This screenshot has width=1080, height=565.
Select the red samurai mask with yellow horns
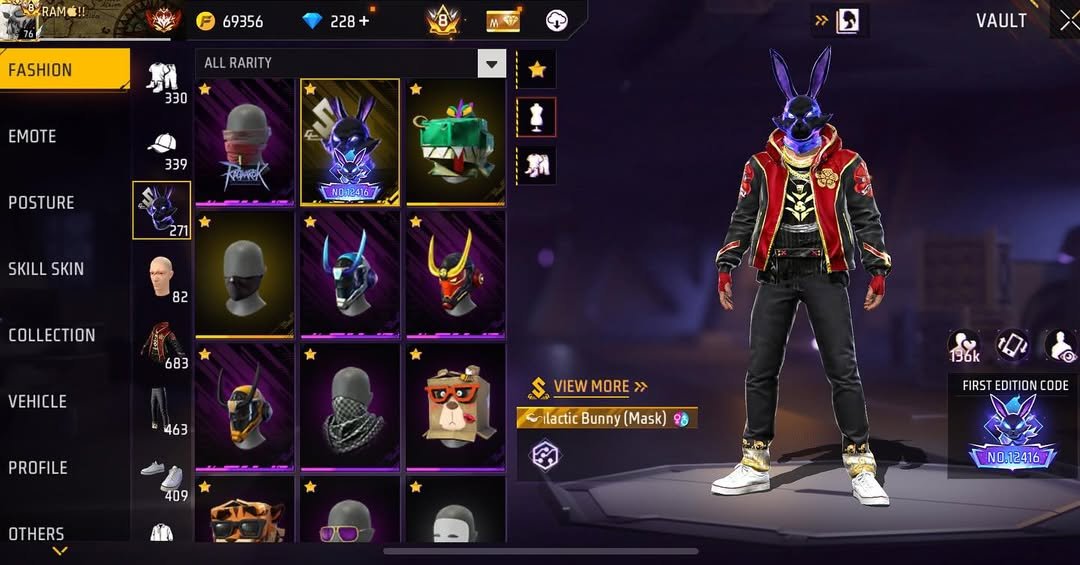point(455,274)
